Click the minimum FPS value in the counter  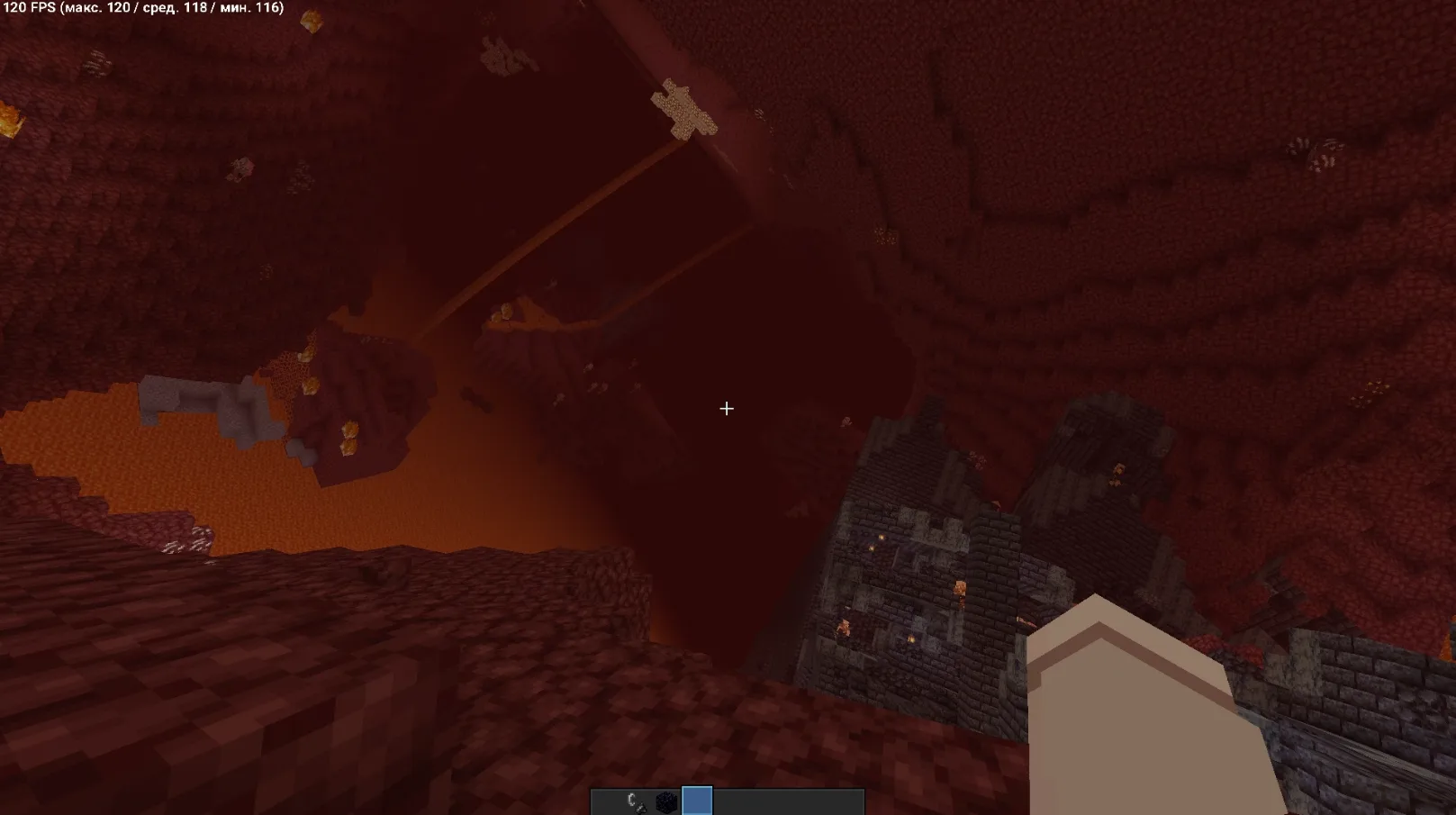[266, 8]
